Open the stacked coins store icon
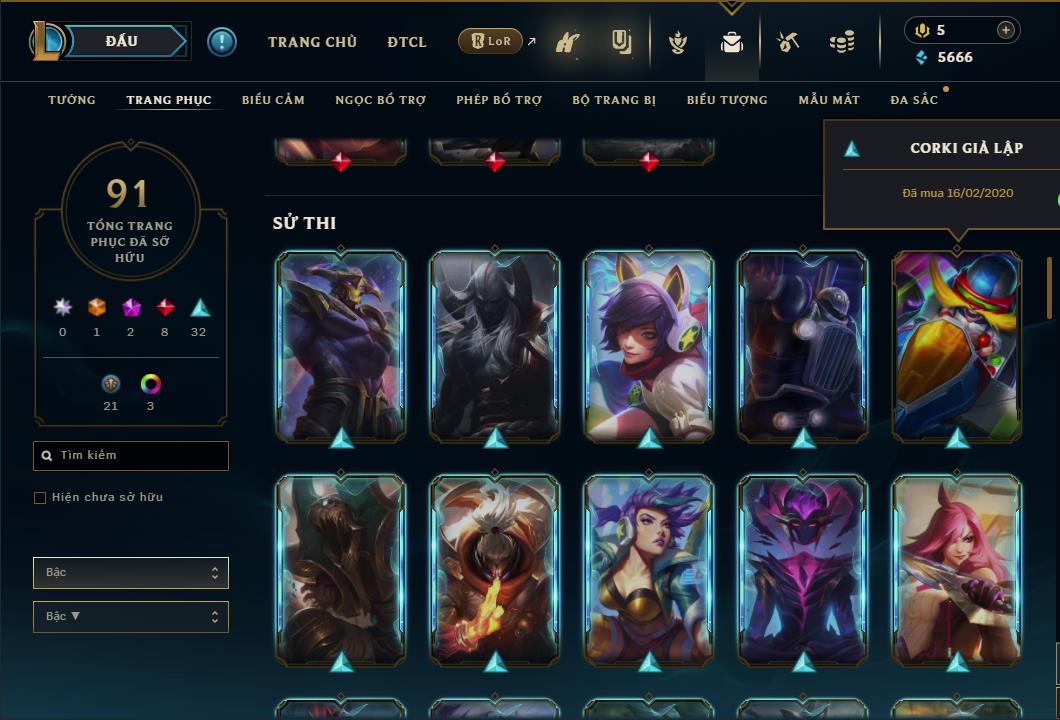The image size is (1060, 720). coord(842,42)
